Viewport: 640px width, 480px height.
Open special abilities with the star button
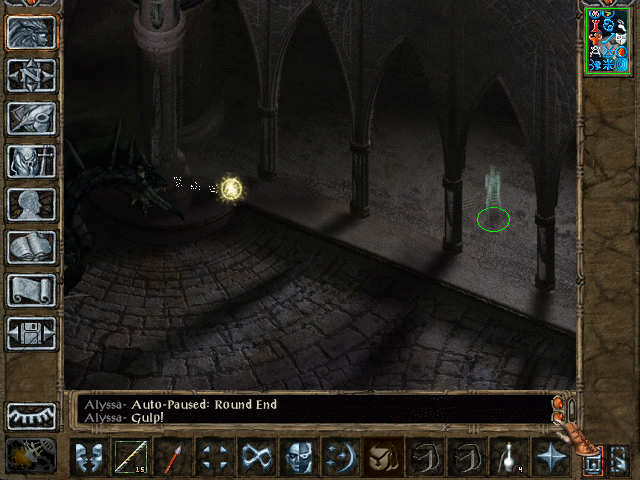tap(551, 457)
